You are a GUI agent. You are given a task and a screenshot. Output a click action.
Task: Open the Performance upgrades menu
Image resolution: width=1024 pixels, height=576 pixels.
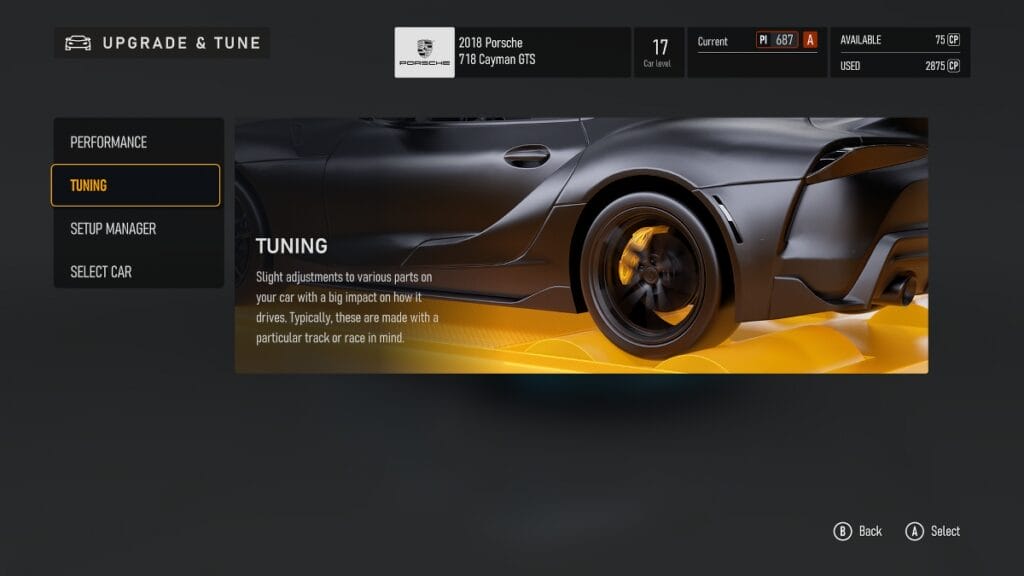[137, 142]
